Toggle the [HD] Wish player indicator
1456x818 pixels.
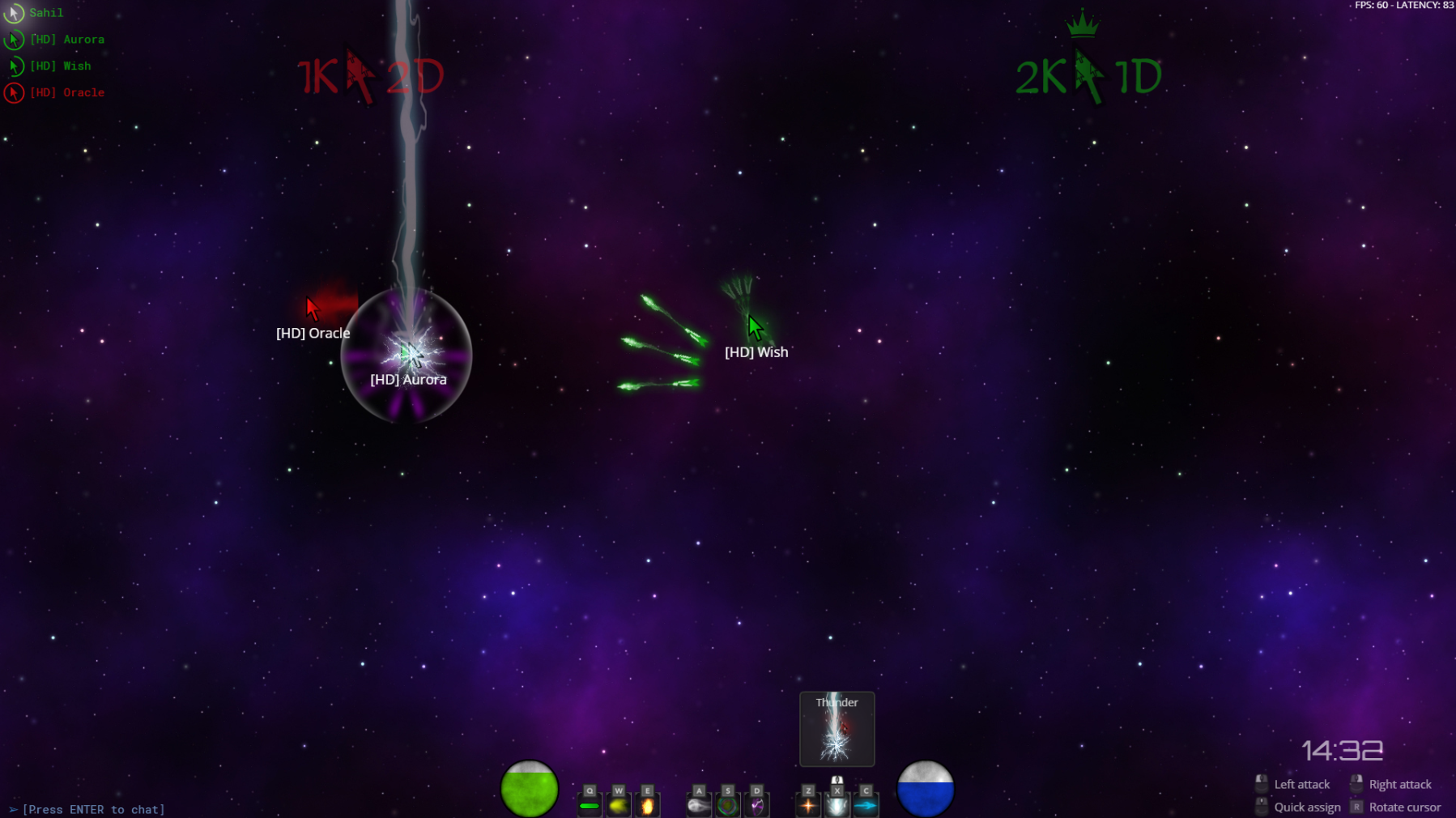(15, 66)
